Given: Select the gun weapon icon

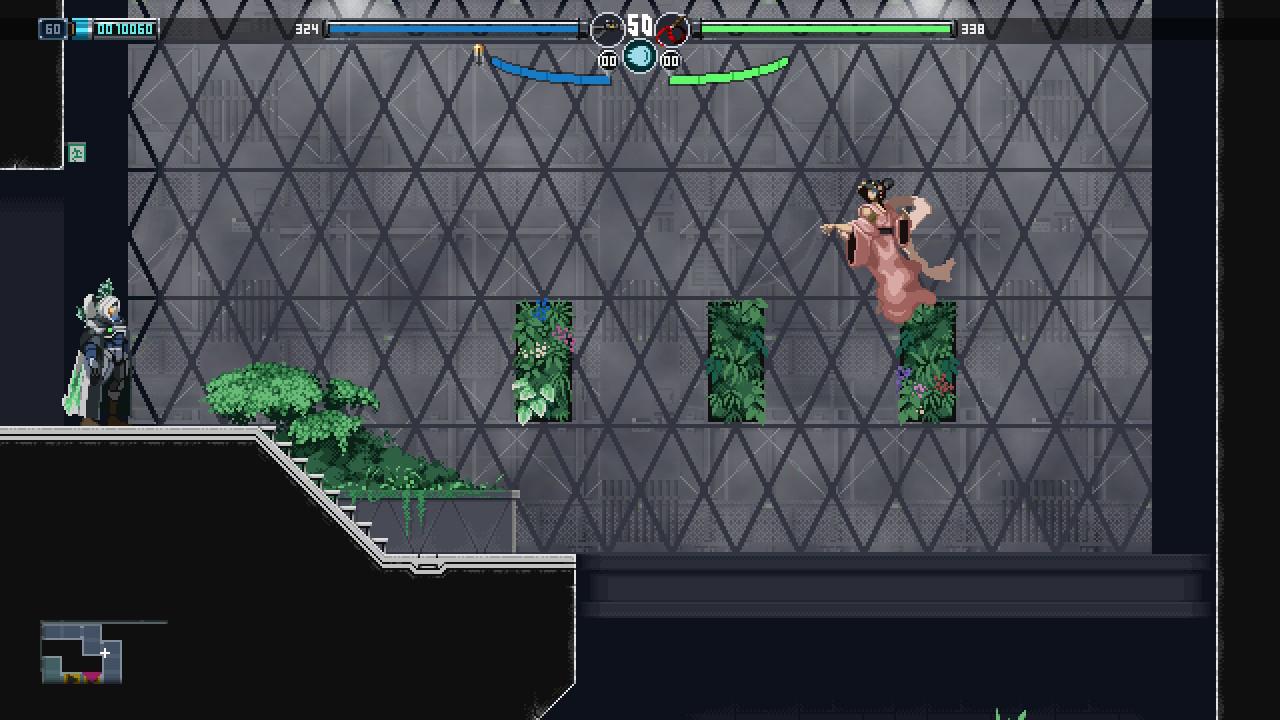Looking at the screenshot, I should [x=607, y=30].
